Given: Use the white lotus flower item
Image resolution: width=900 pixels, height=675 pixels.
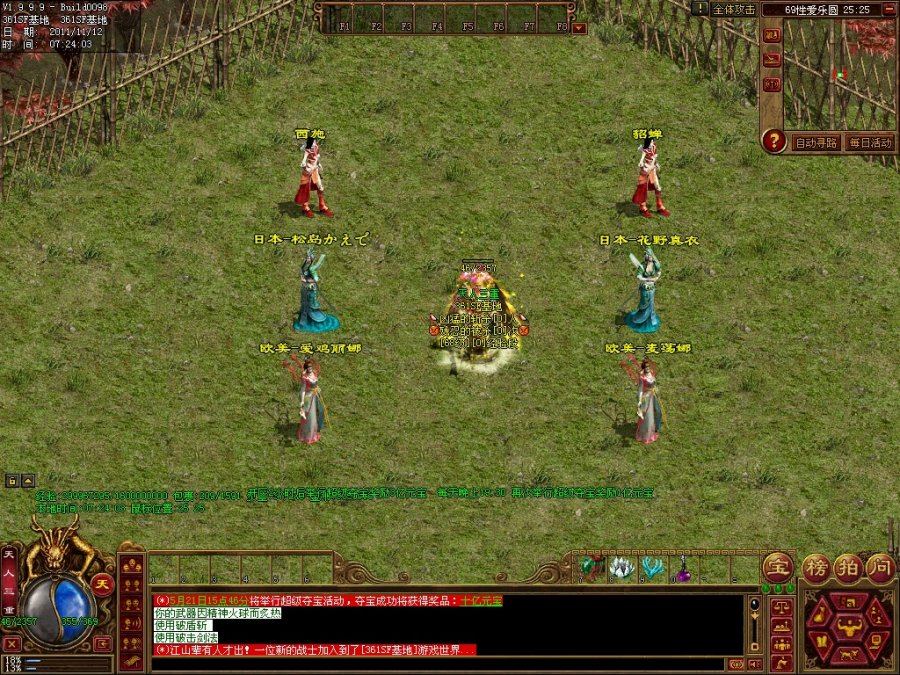Looking at the screenshot, I should point(622,569).
